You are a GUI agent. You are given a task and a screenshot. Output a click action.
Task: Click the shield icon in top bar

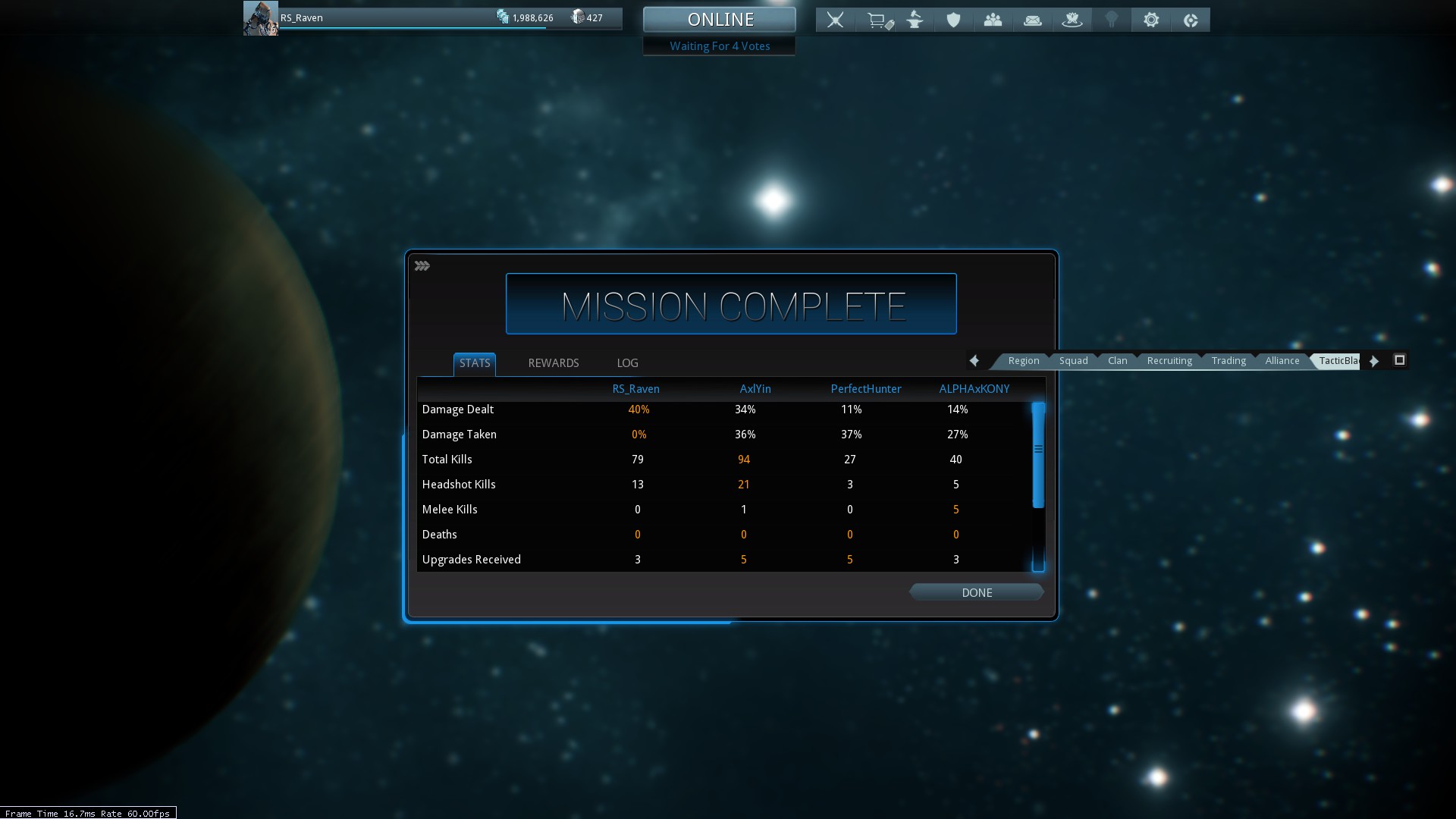953,20
